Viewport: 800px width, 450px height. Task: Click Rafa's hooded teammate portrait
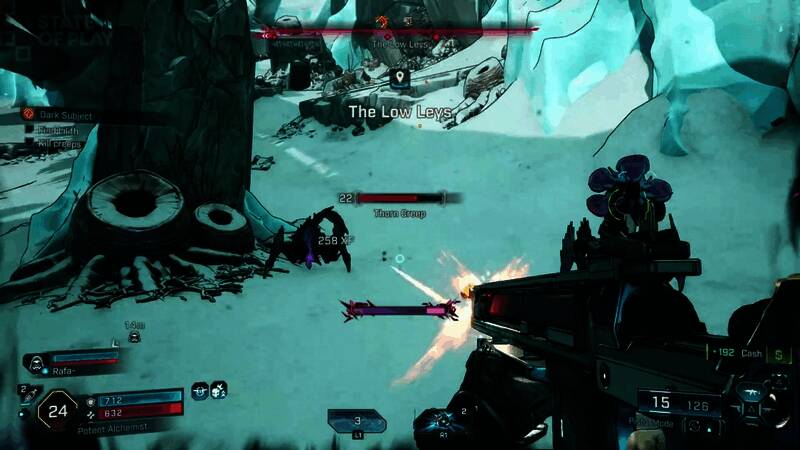pyautogui.click(x=37, y=360)
